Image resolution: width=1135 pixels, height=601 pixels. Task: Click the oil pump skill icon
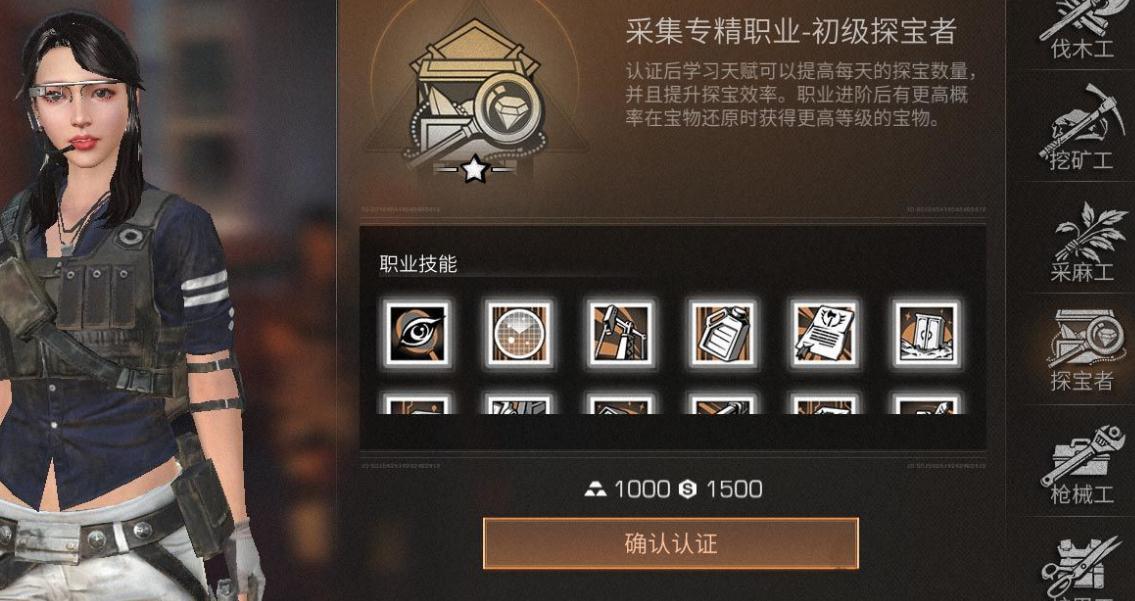coord(620,333)
